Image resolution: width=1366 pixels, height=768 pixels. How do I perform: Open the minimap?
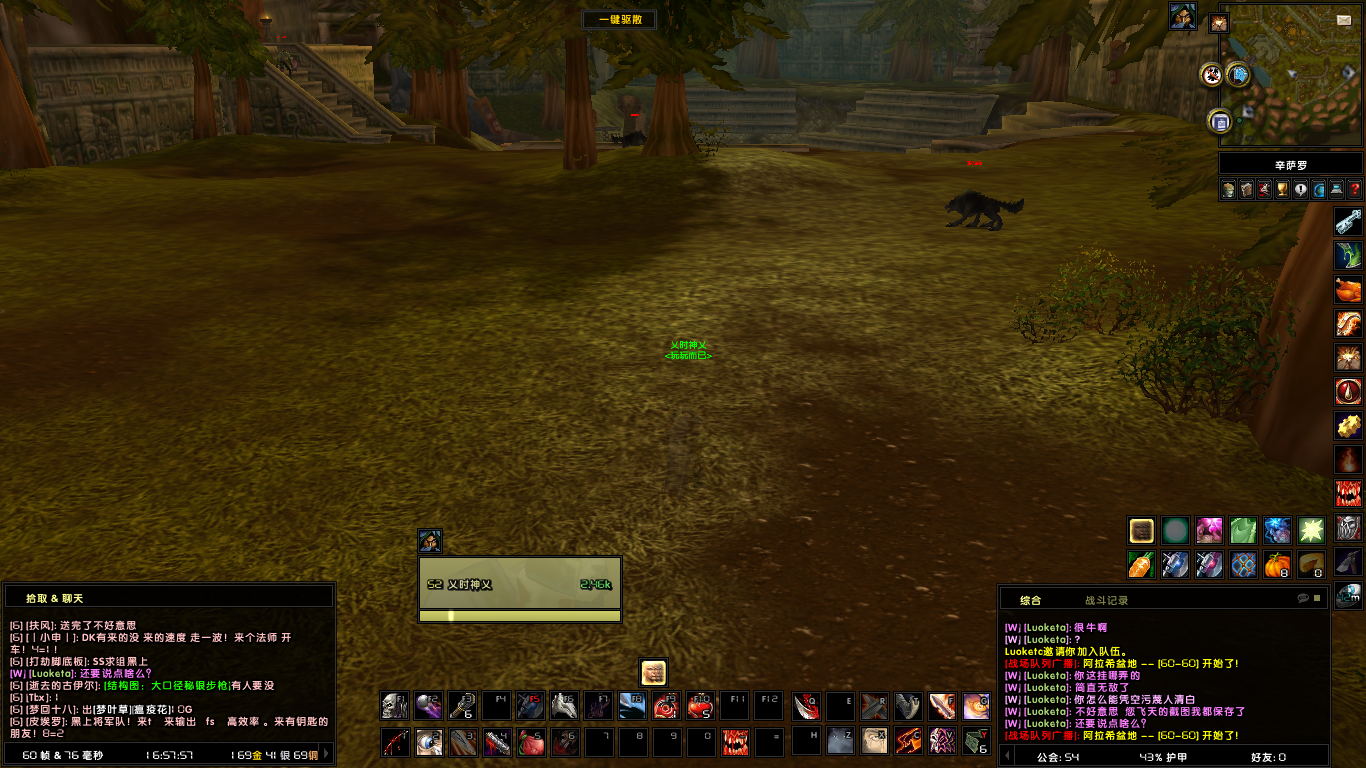(1290, 75)
